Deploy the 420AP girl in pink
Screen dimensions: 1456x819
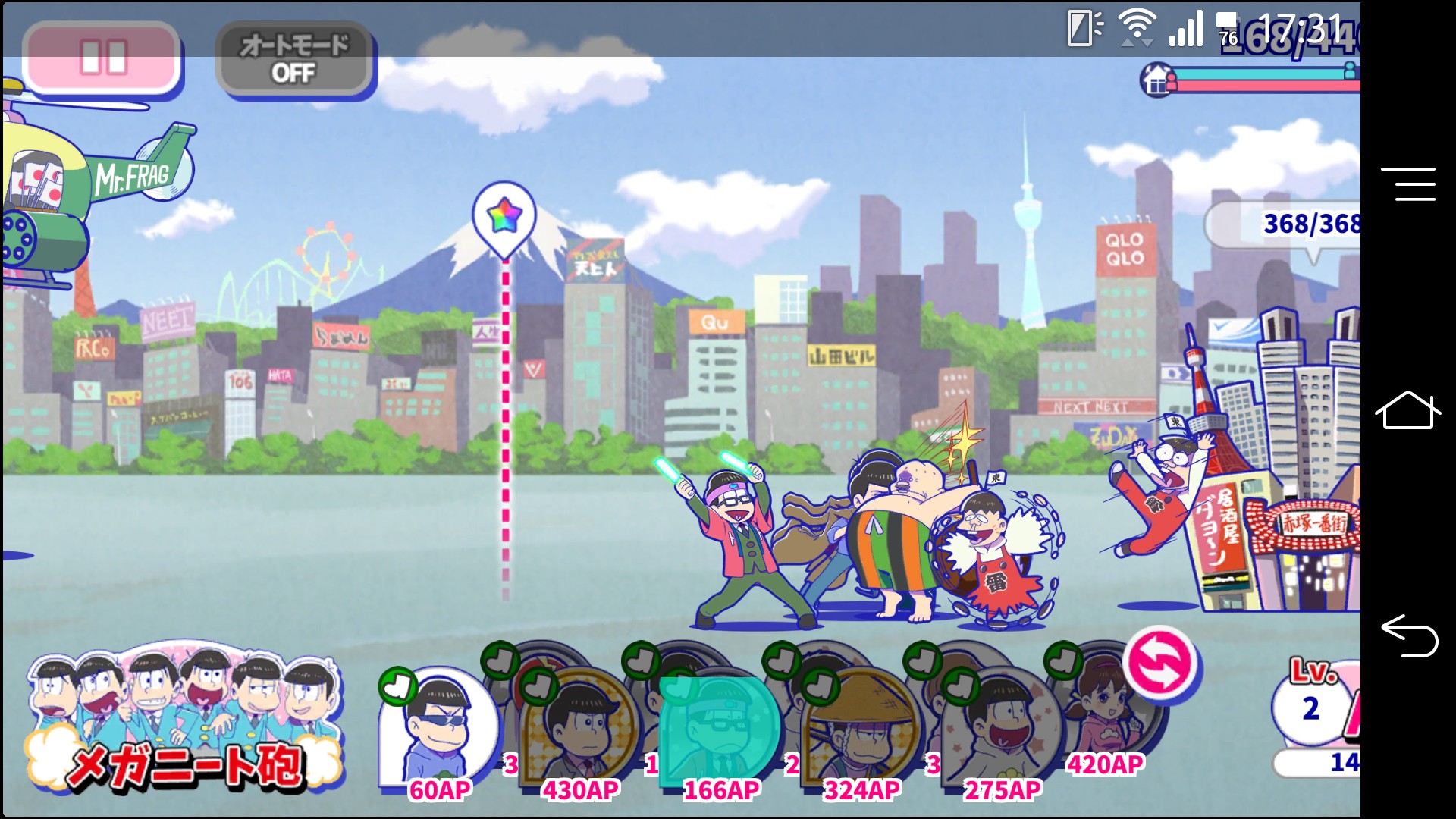click(x=1105, y=705)
